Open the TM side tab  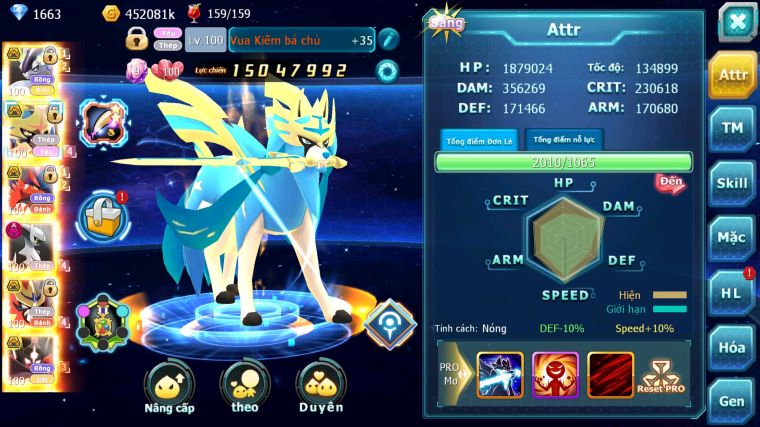[x=732, y=128]
